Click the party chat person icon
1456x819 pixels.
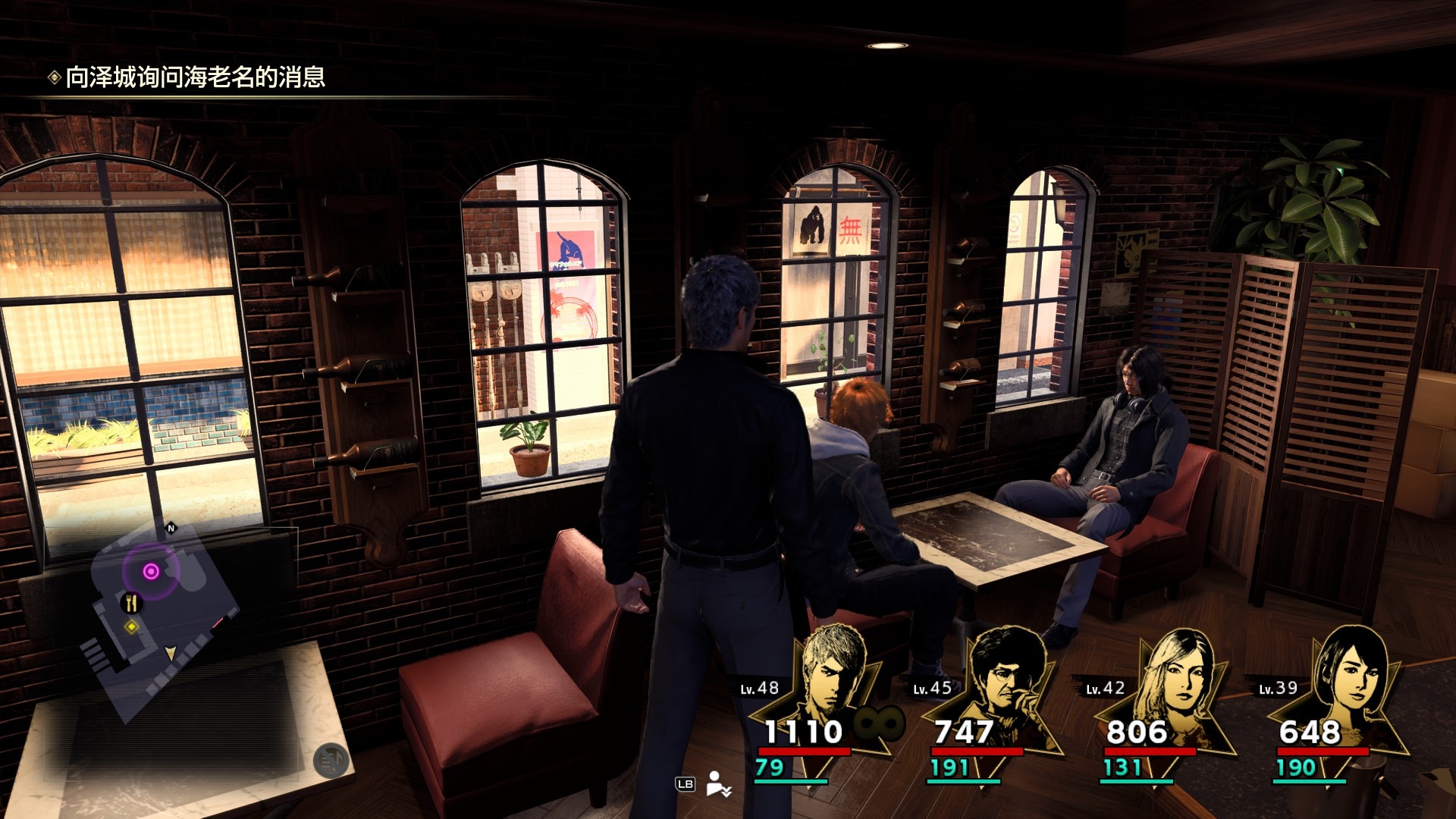[717, 783]
